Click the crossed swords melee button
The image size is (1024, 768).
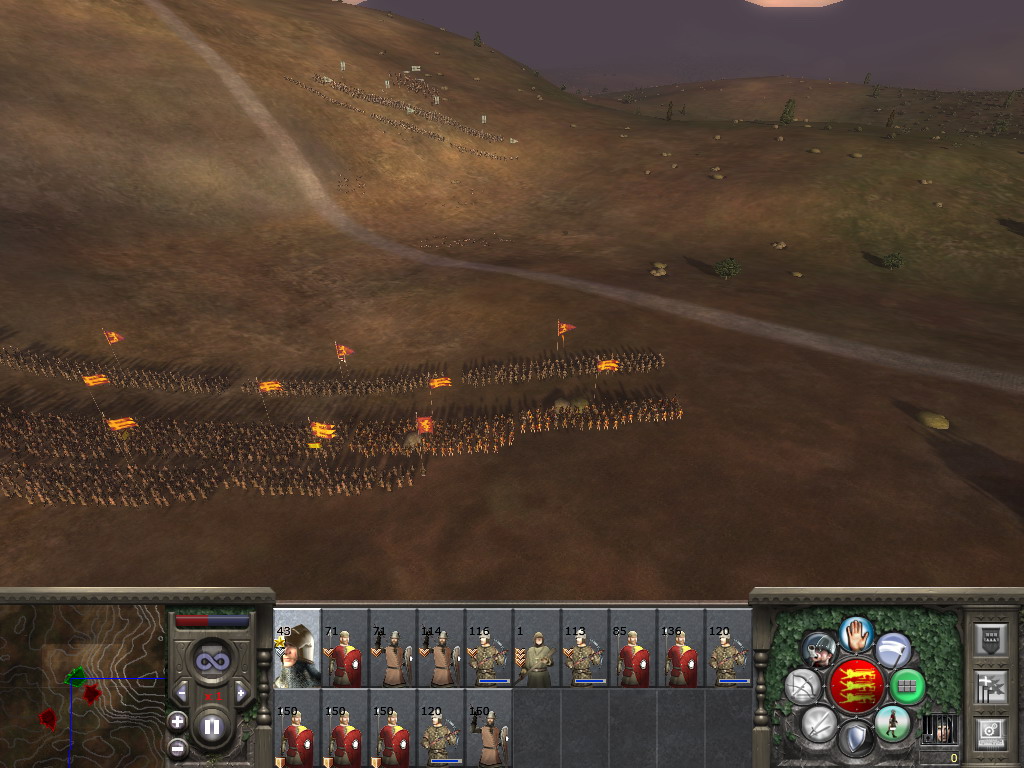click(819, 723)
